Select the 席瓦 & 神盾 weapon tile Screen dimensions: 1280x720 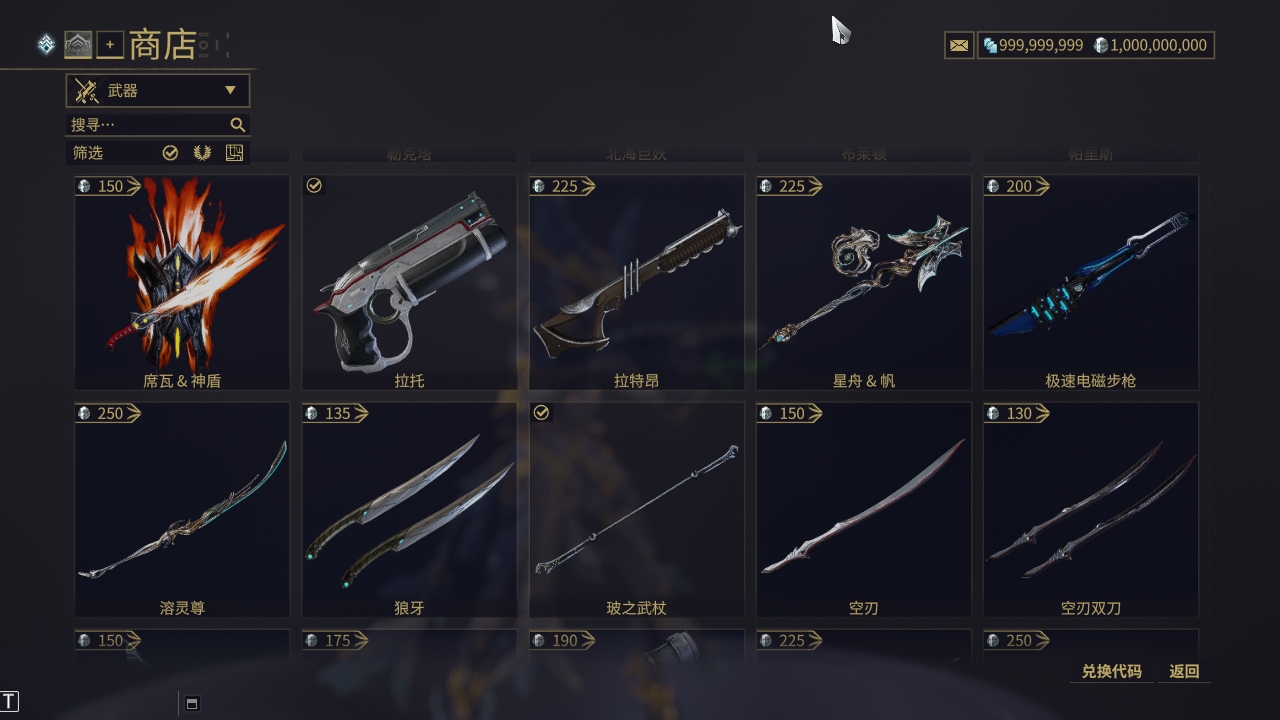coord(182,282)
